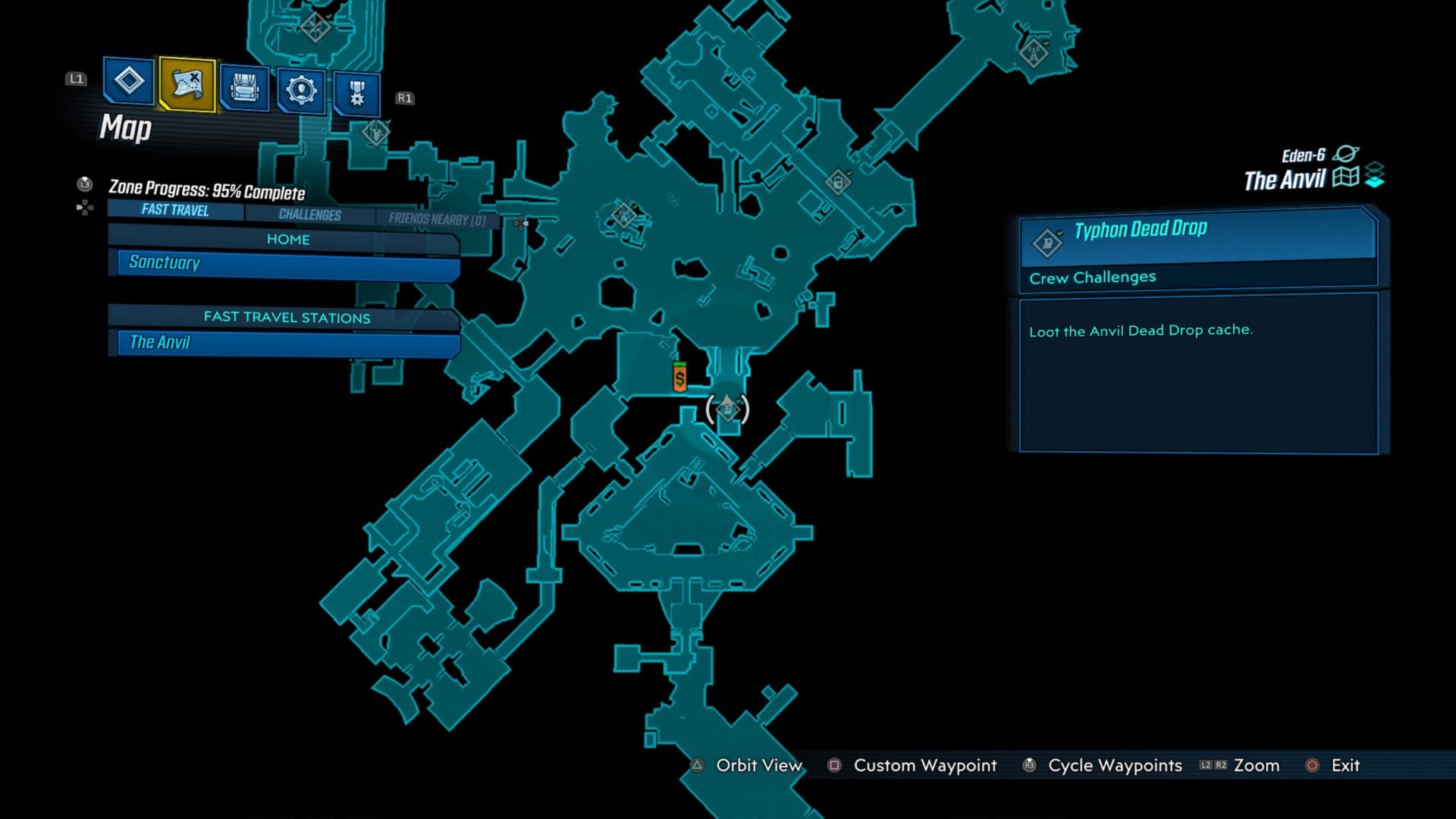Click Custom Waypoint in the bottom bar
1456x819 pixels.
(924, 766)
